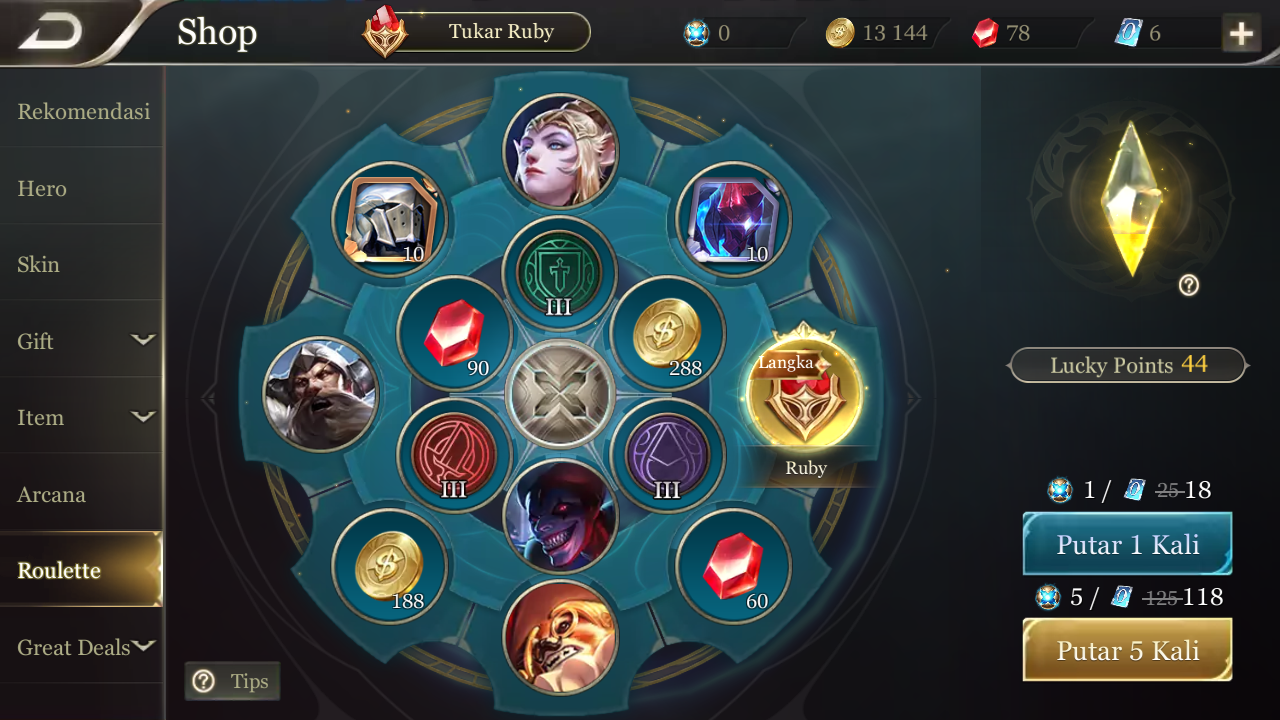Click the blue voucher balance showing 0
Screen dimensions: 1280x720
[720, 32]
